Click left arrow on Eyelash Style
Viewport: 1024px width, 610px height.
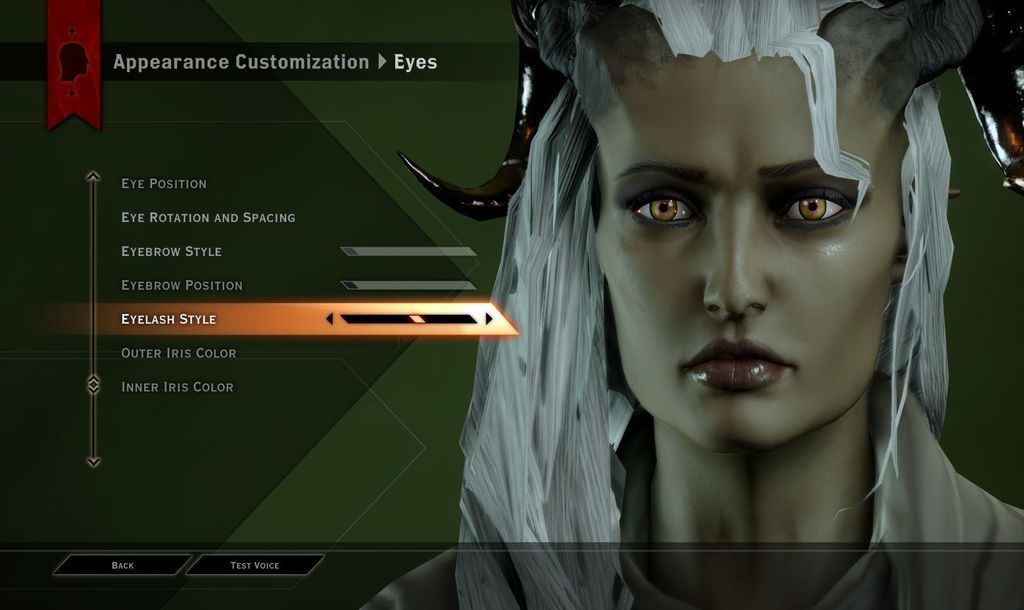click(x=329, y=319)
